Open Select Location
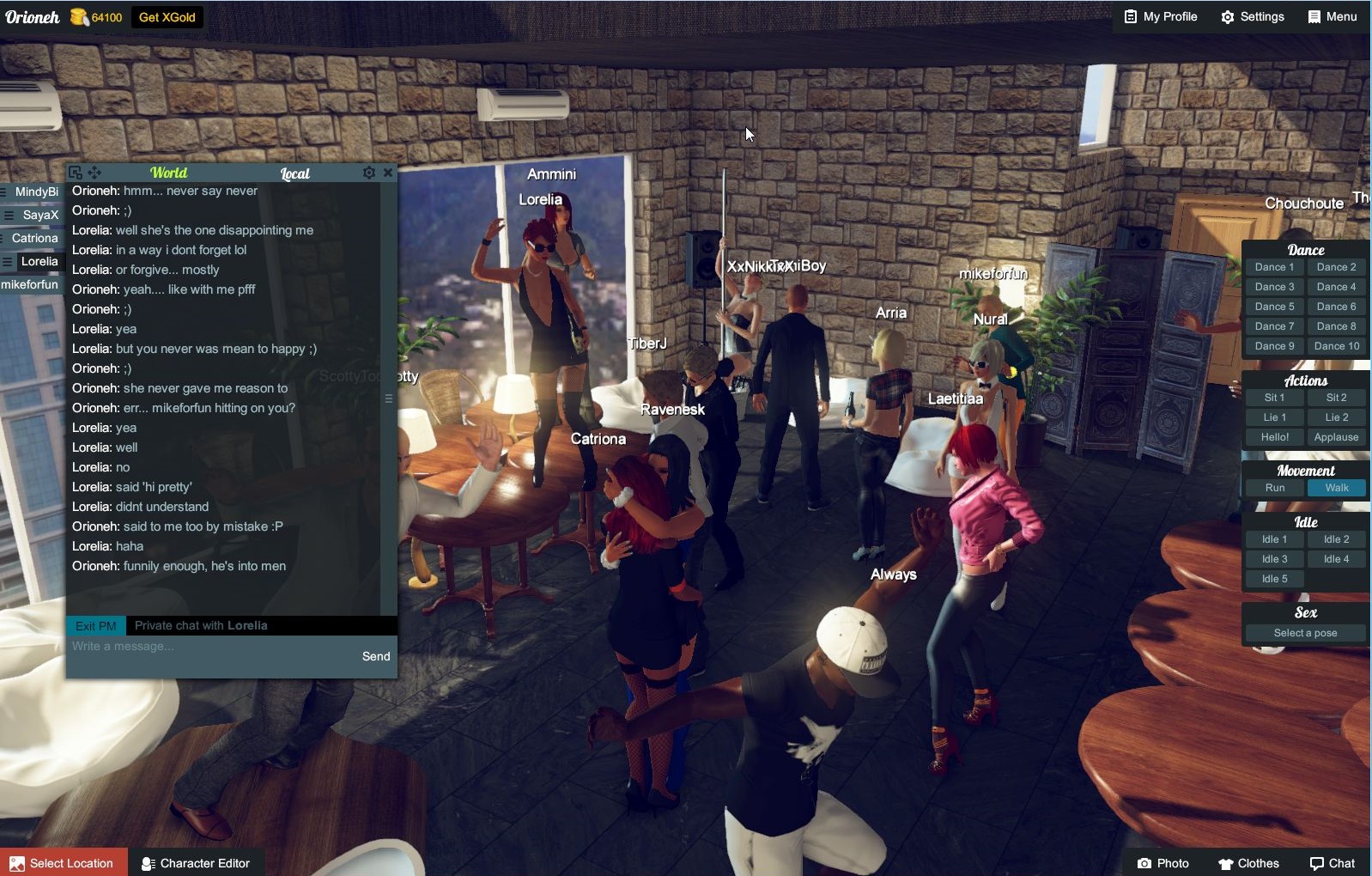Image resolution: width=1372 pixels, height=876 pixels. (x=64, y=863)
